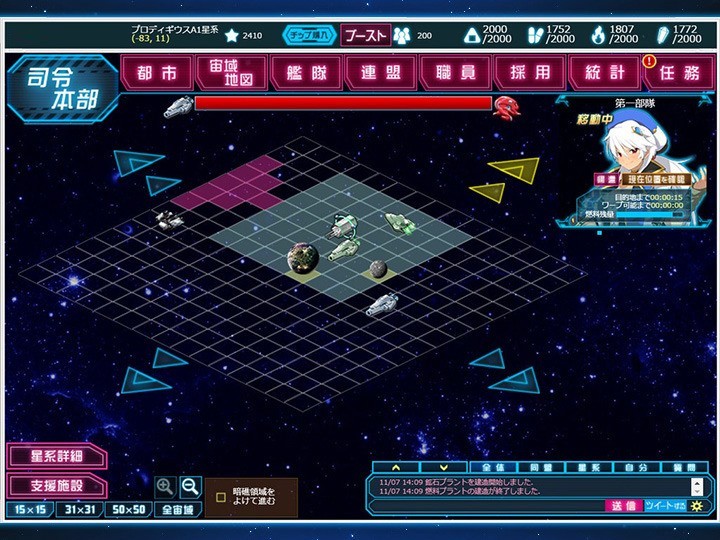This screenshot has width=720, height=540.
Task: Click 現在位置を確認 to check fleet position
Action: (656, 180)
